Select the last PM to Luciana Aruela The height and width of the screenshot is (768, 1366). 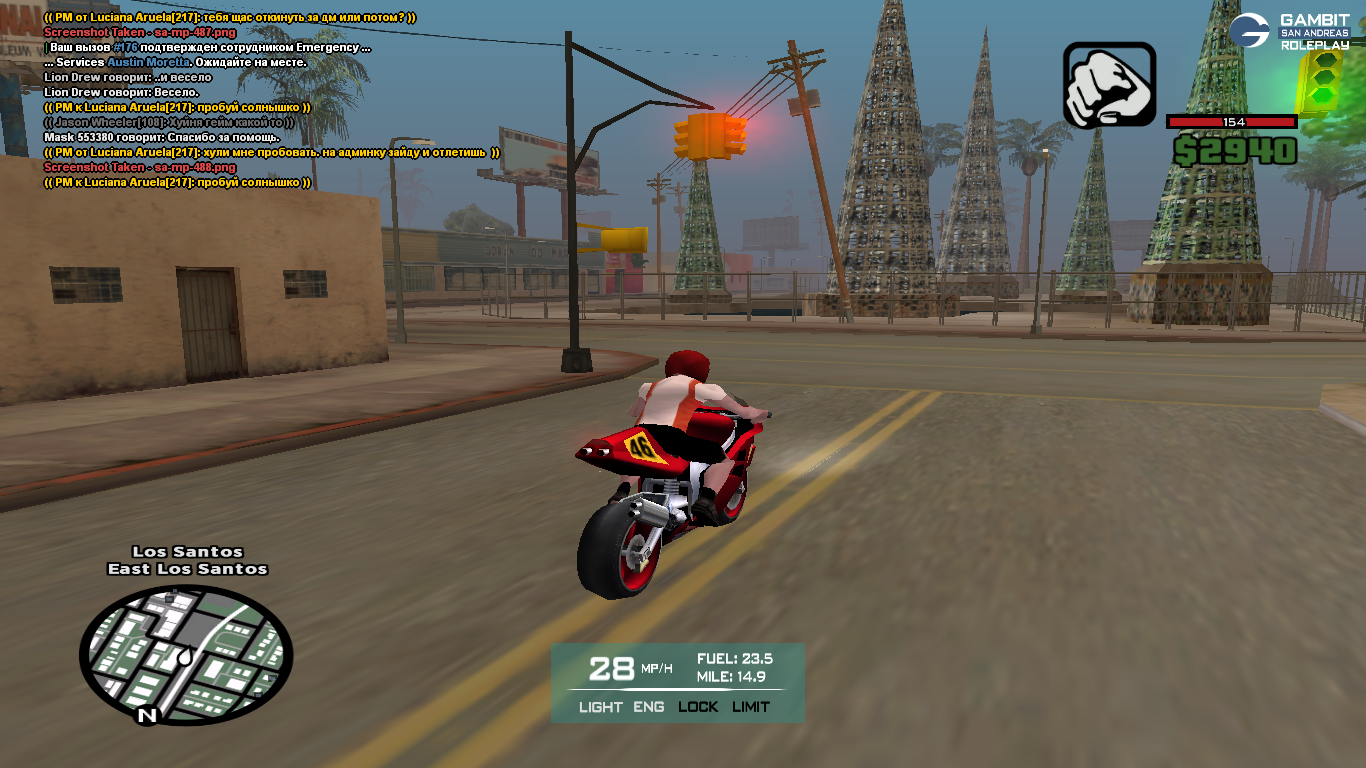[177, 183]
